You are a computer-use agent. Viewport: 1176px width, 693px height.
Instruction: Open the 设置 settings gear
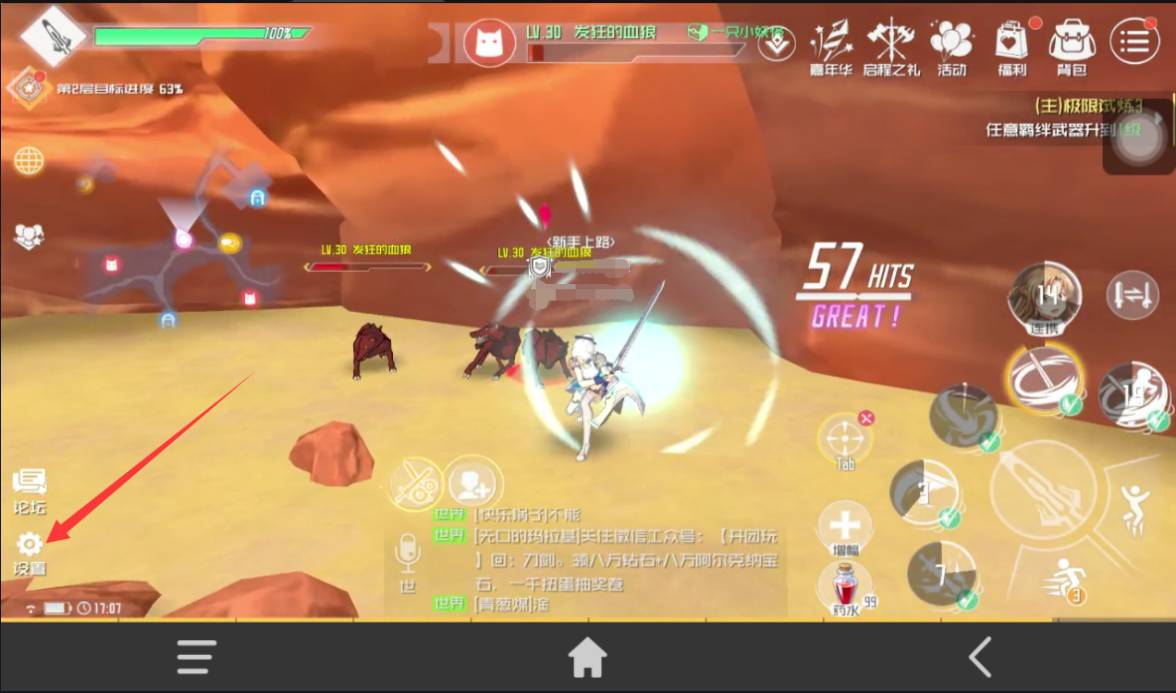click(x=29, y=545)
